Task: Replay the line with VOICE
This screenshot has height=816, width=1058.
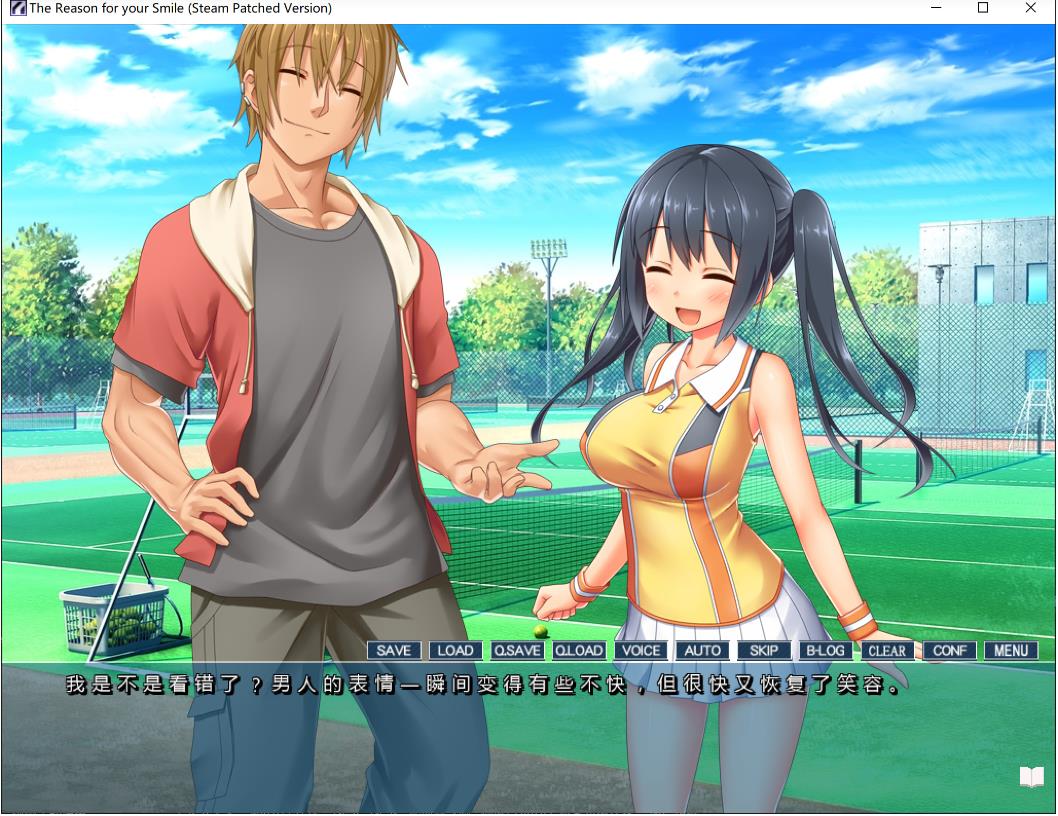Action: pyautogui.click(x=641, y=650)
